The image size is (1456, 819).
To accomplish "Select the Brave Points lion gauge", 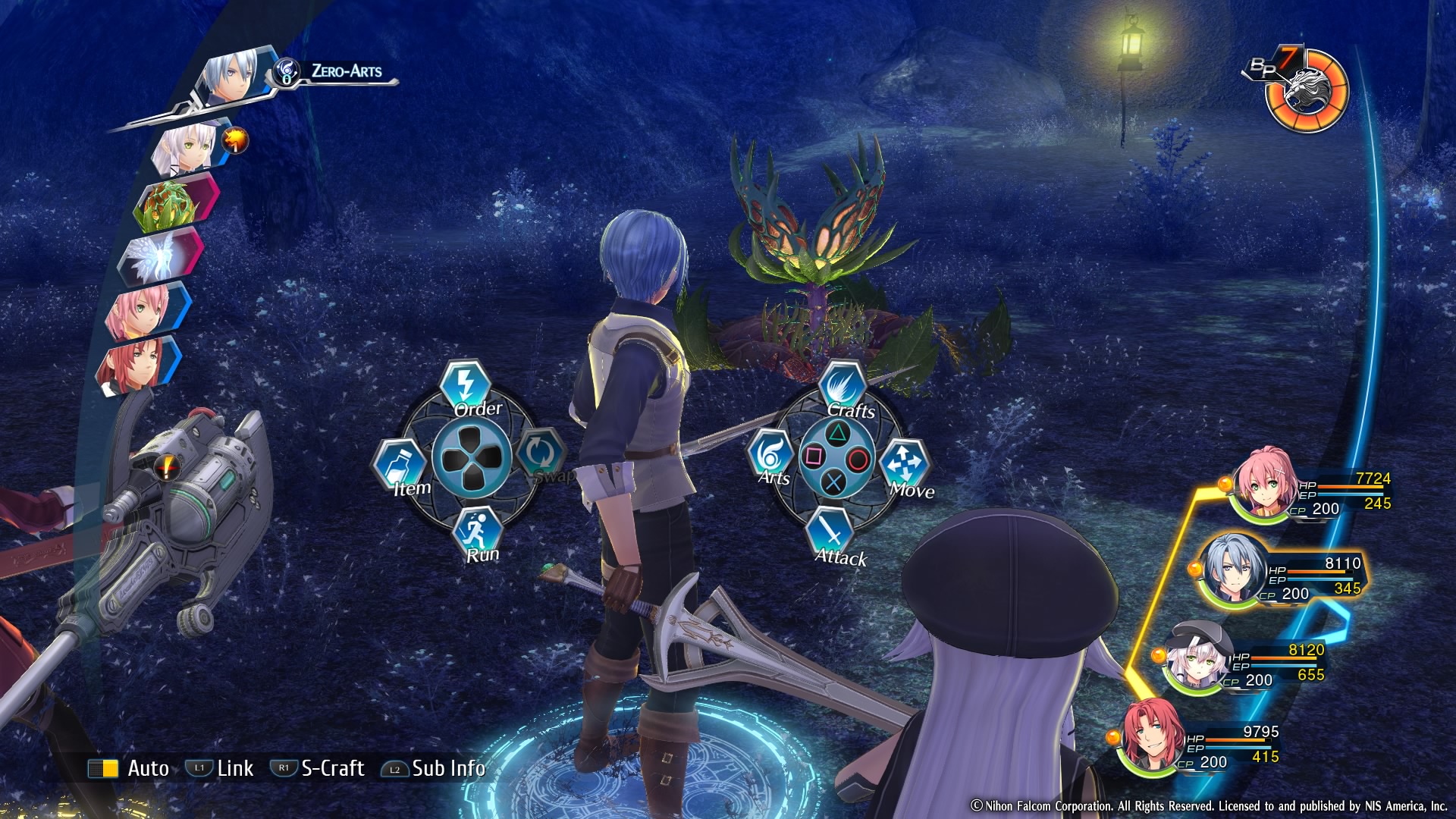I will pos(1307,90).
